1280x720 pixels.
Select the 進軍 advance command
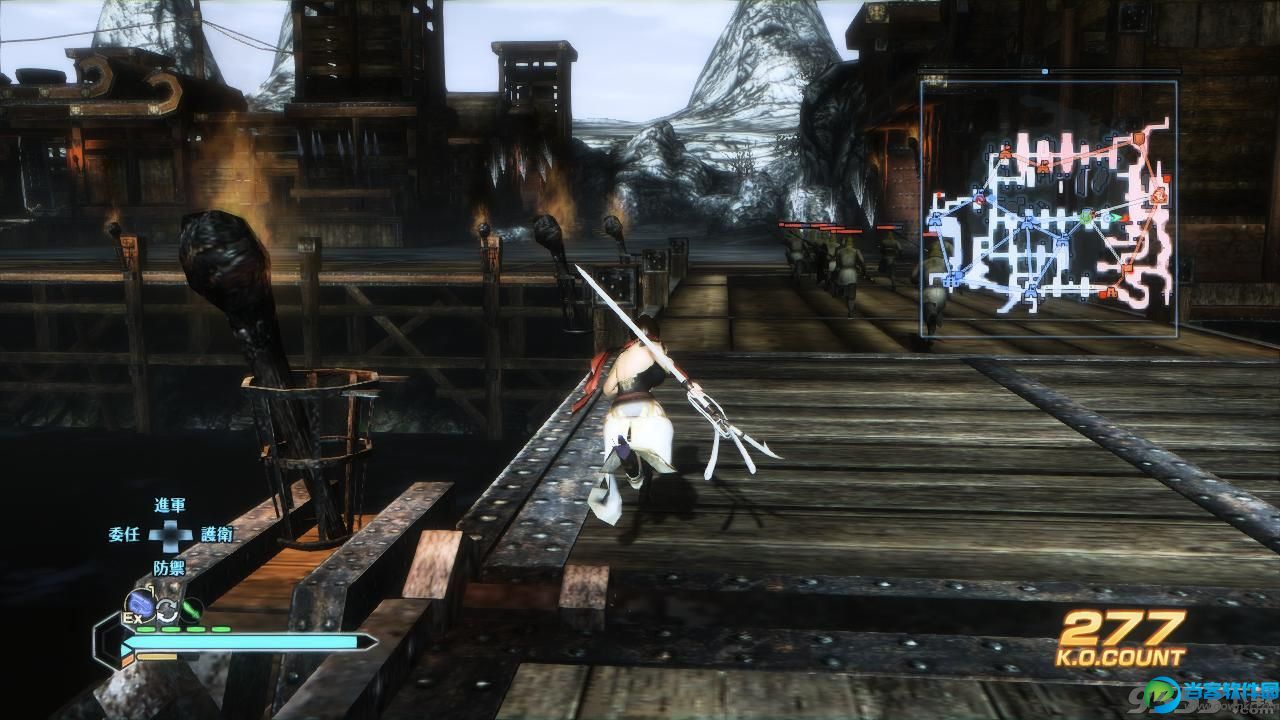click(169, 506)
